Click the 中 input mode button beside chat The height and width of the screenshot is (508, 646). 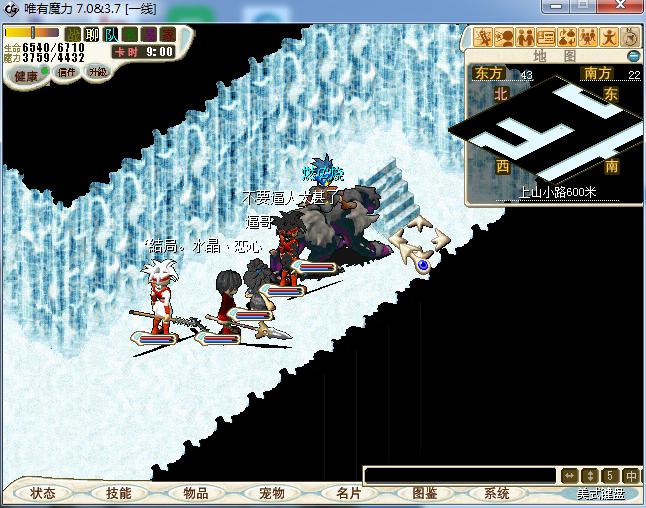[x=631, y=476]
